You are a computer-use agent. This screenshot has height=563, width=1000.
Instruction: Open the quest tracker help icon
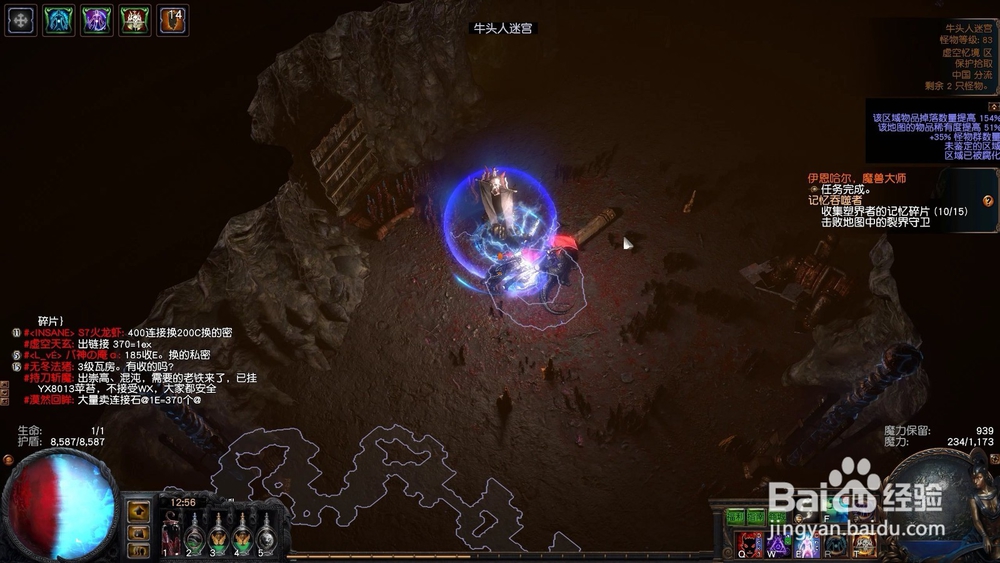[x=988, y=201]
